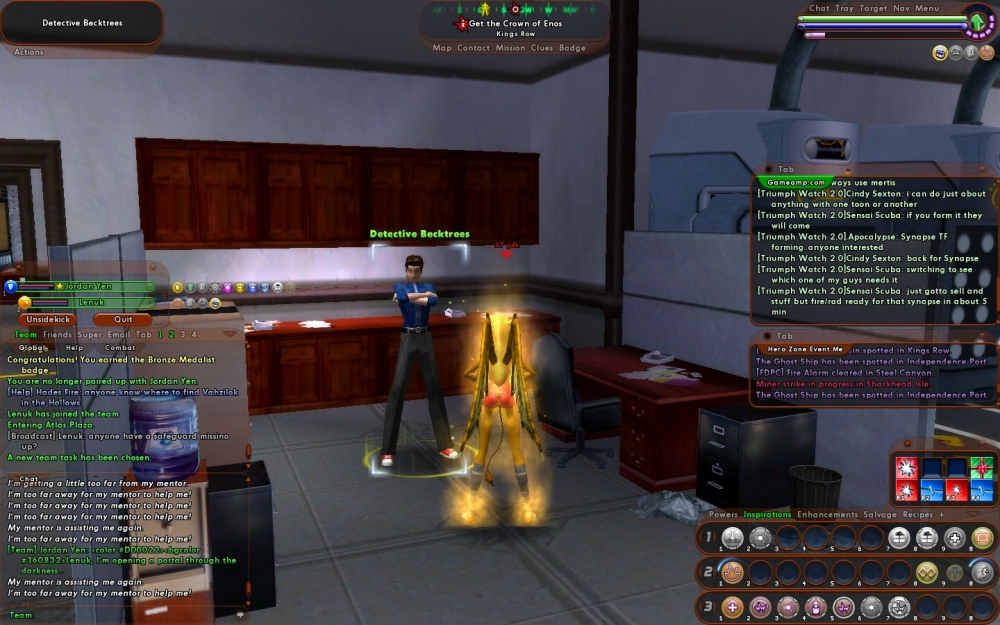Open the Map from the nav bar

[442, 48]
